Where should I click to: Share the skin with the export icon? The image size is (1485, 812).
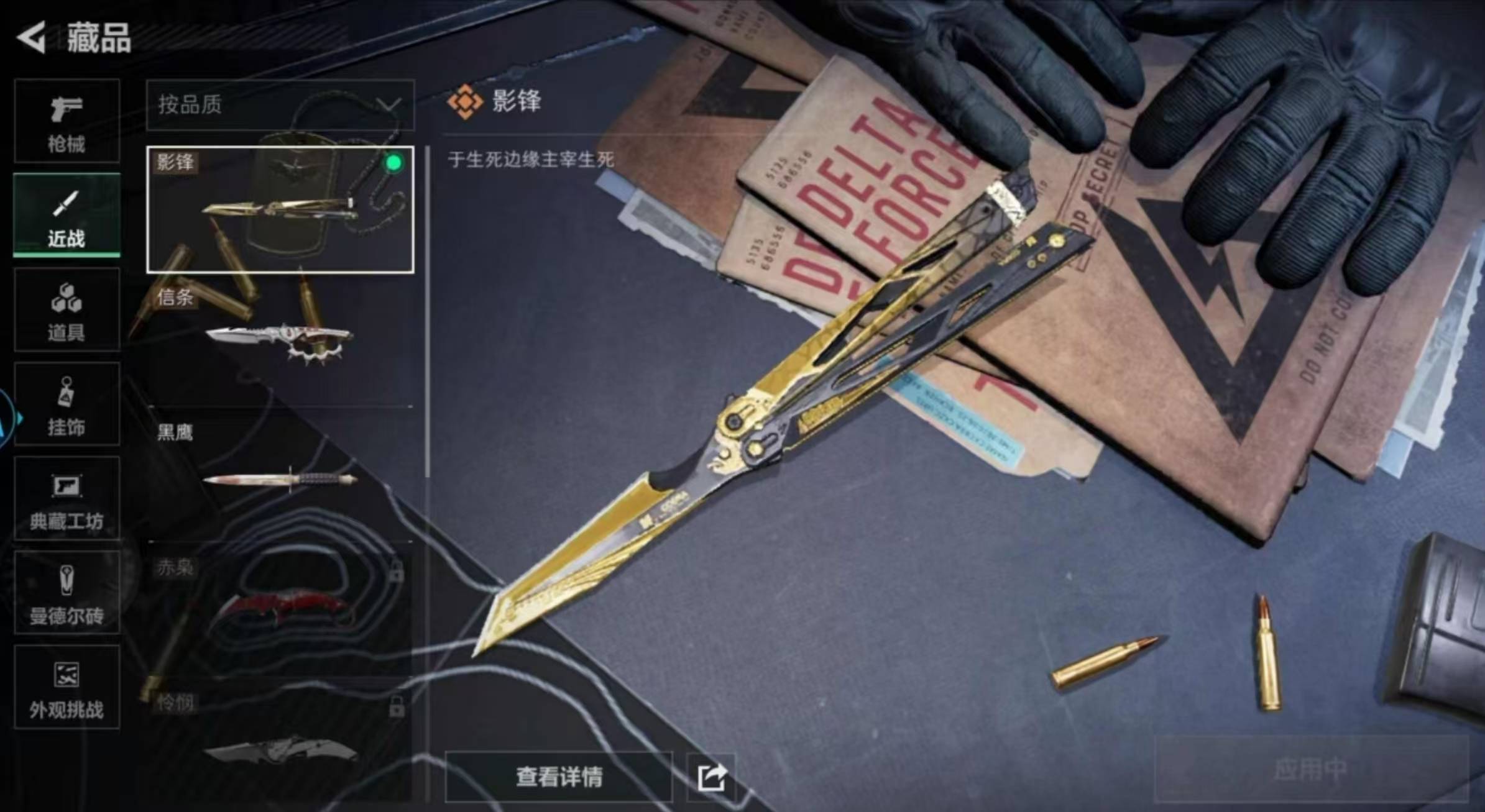(711, 777)
